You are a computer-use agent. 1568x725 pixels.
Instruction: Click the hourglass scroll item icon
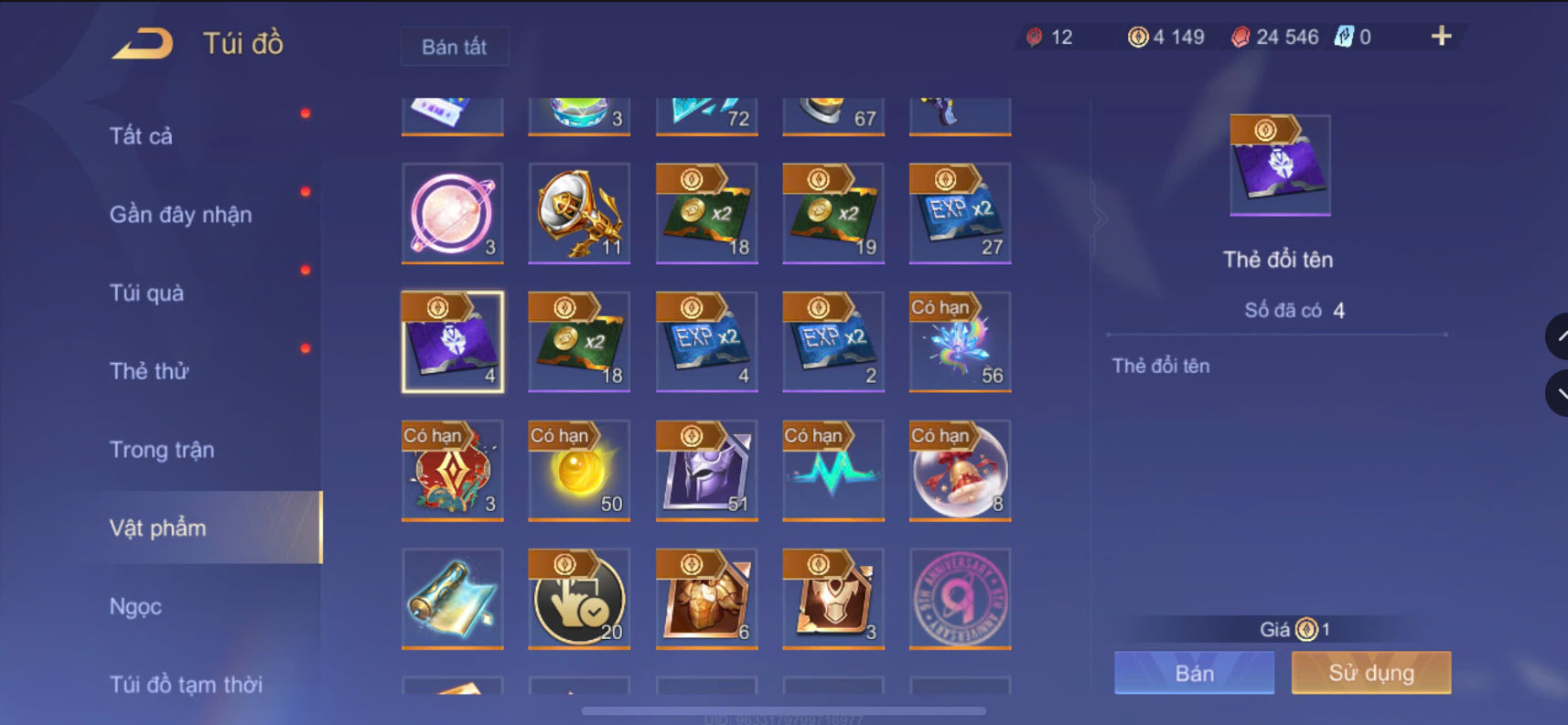tap(452, 599)
